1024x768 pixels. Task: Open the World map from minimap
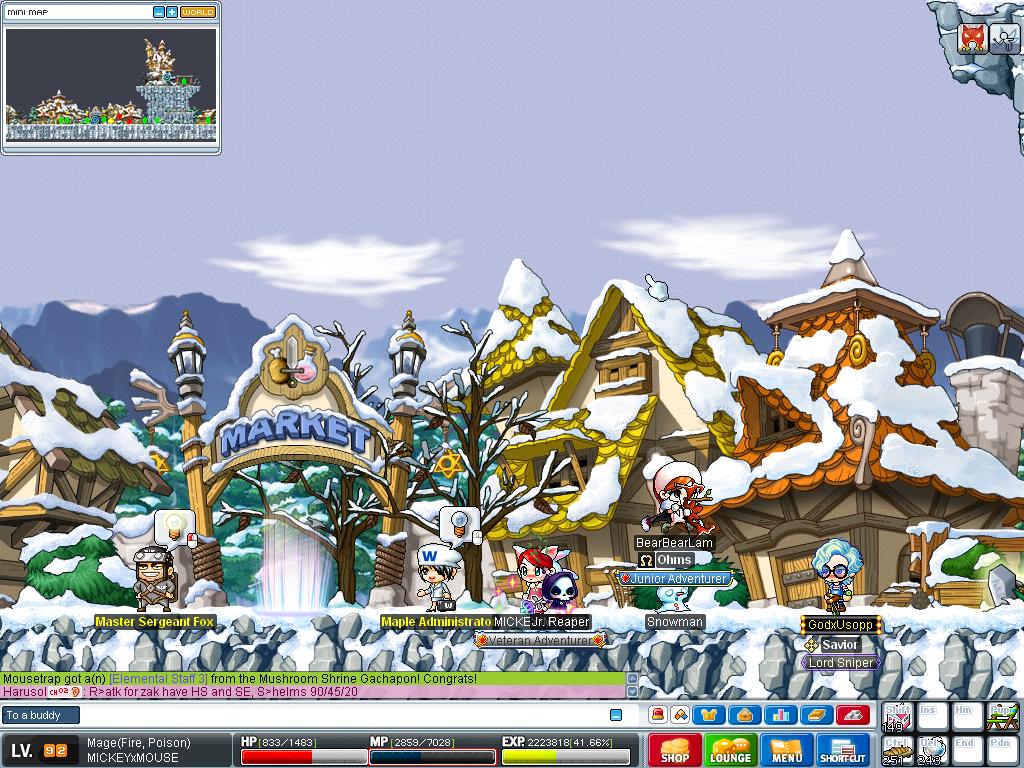coord(197,12)
